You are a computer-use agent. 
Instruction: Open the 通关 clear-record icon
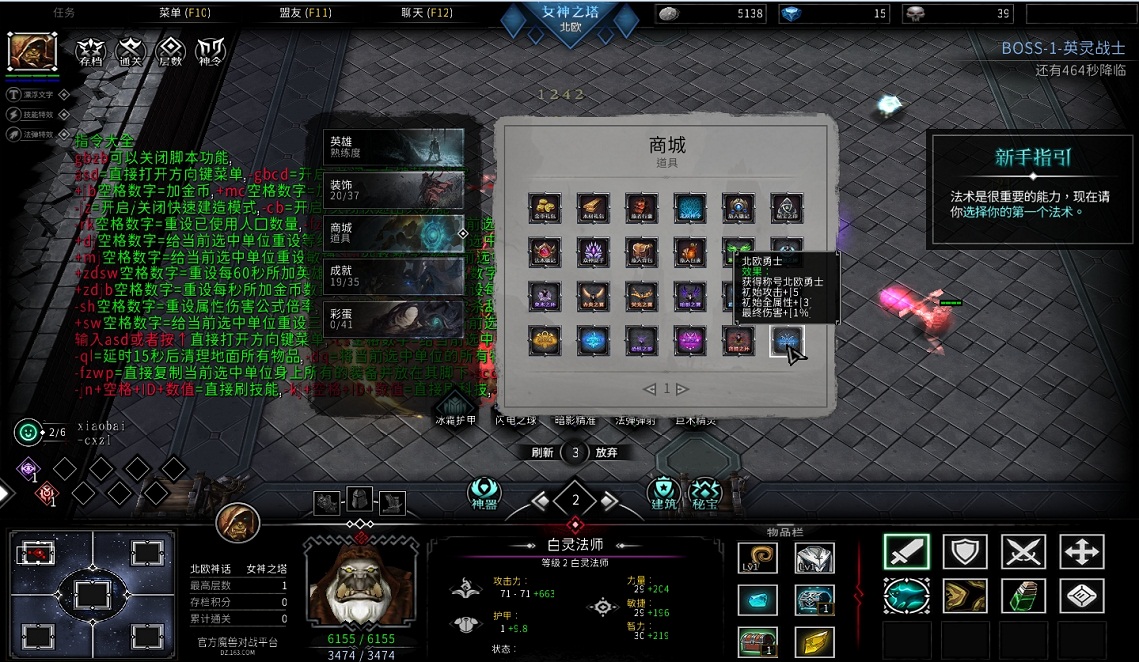(x=131, y=51)
